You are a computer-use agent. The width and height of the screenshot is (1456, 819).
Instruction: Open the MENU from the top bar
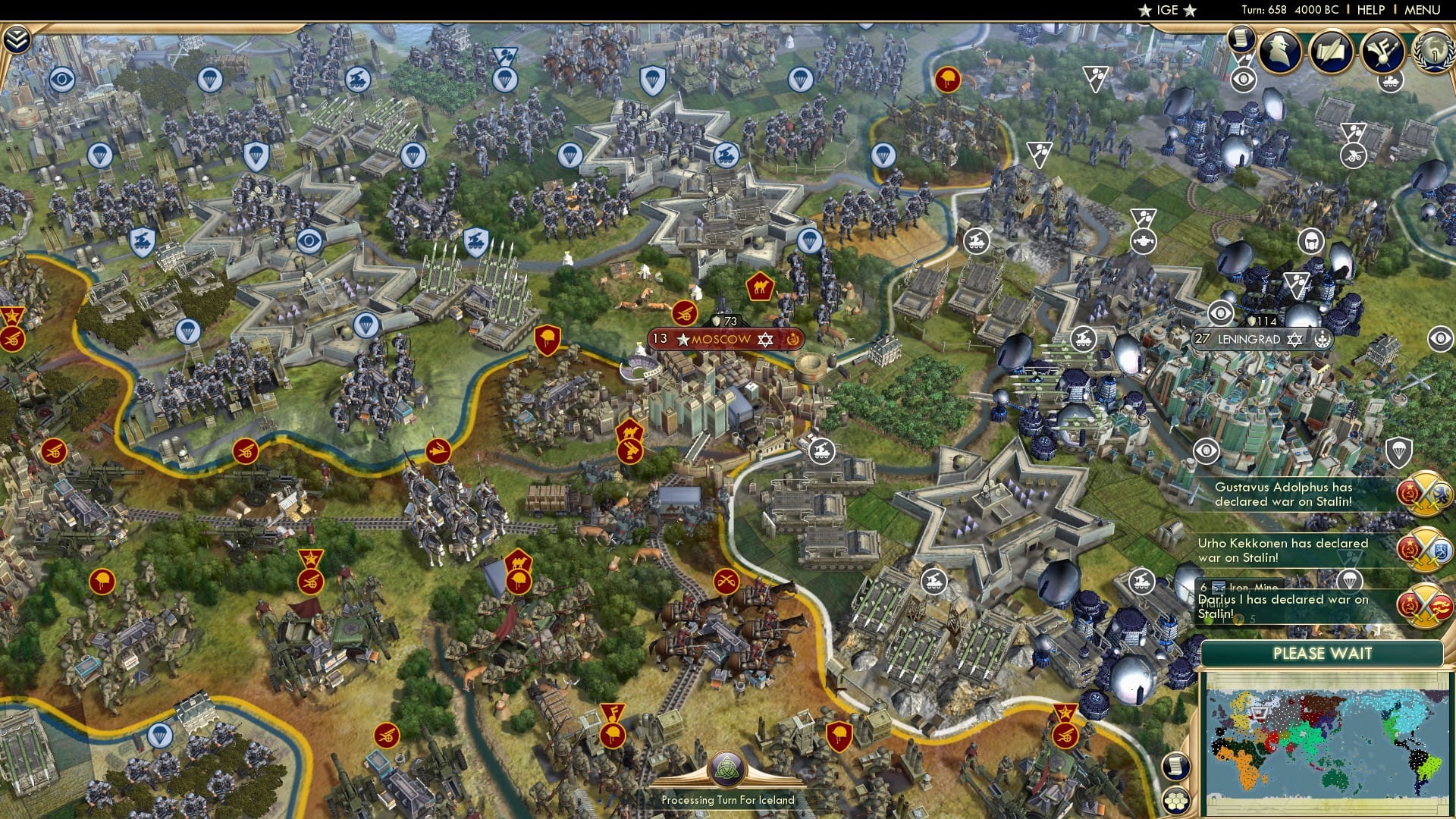(x=1424, y=11)
